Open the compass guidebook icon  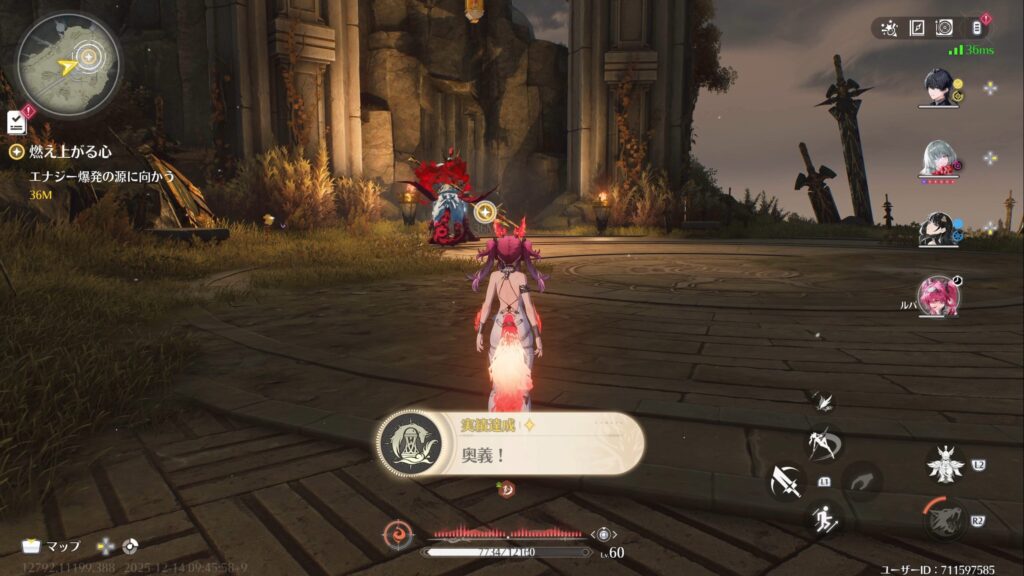coord(915,28)
